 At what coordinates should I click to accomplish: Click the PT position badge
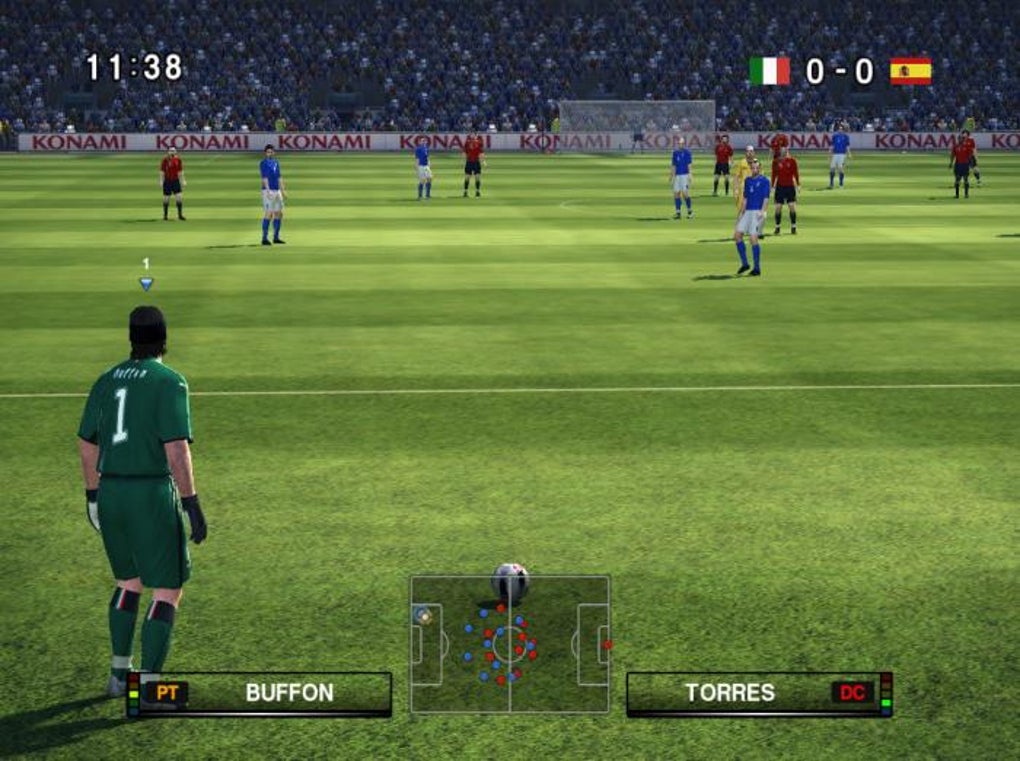pos(166,692)
